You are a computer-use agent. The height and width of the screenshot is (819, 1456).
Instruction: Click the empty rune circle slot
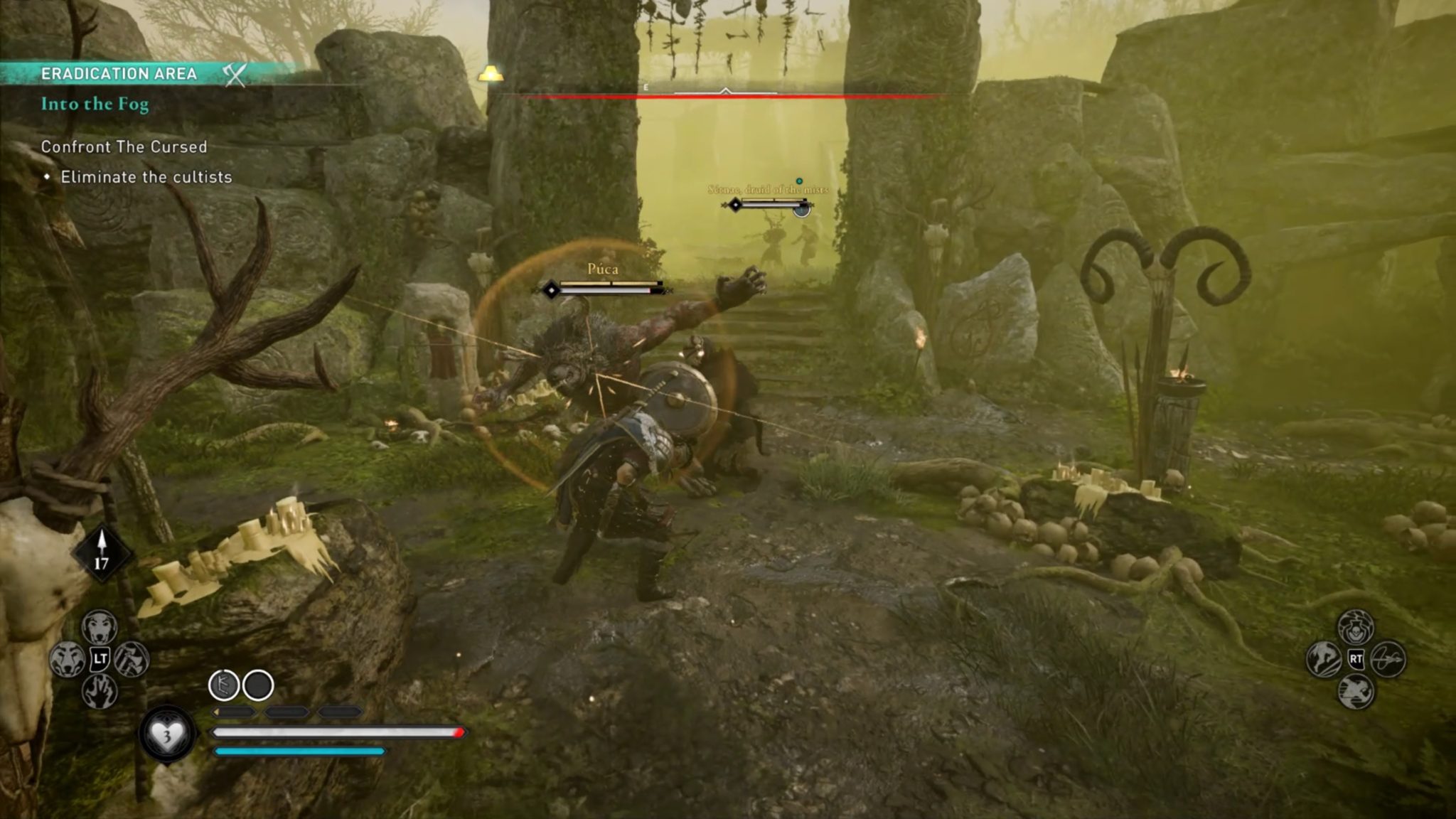(x=257, y=685)
